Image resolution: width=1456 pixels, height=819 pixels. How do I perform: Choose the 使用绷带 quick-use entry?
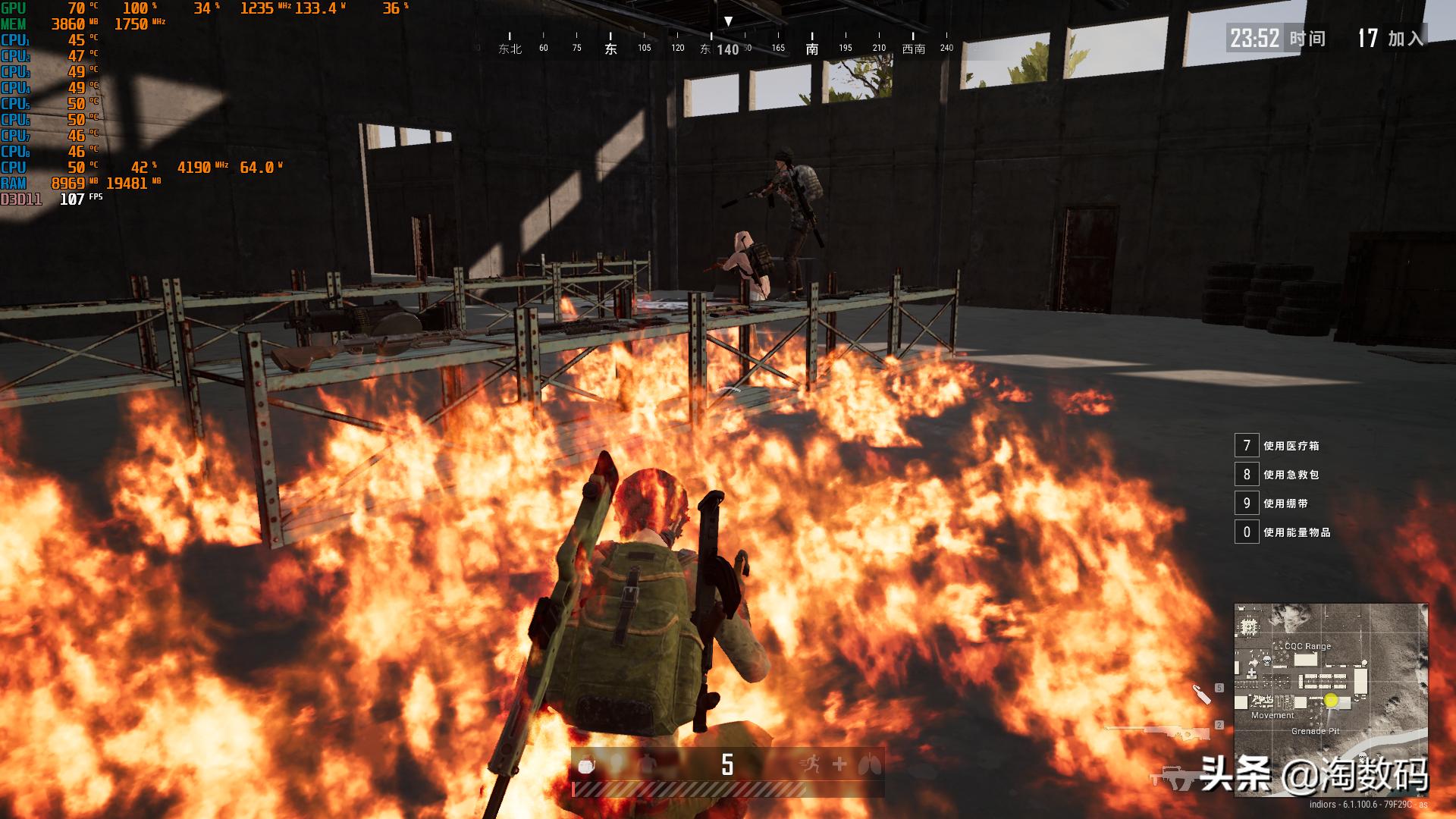point(1285,504)
